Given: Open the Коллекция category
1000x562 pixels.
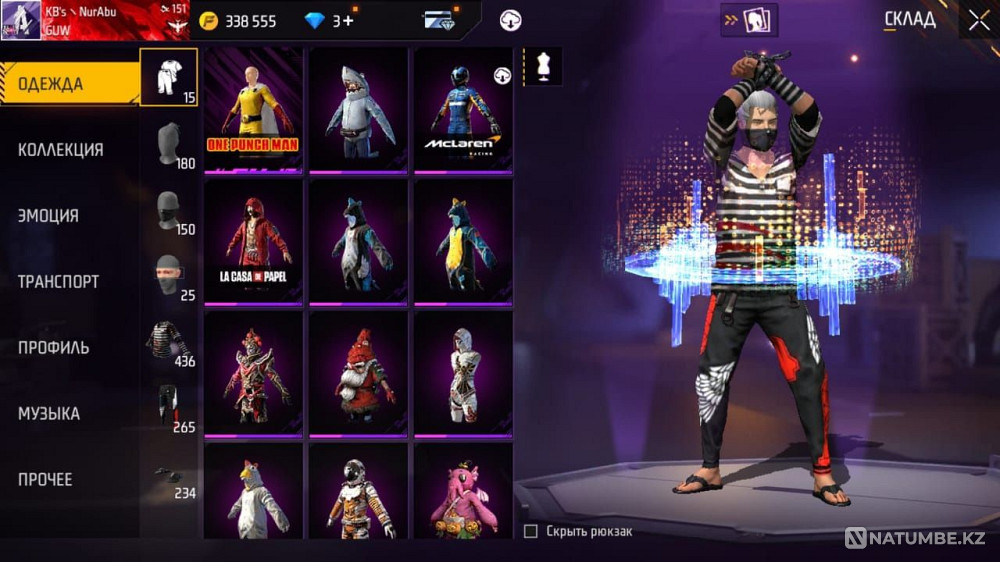Looking at the screenshot, I should click(61, 150).
